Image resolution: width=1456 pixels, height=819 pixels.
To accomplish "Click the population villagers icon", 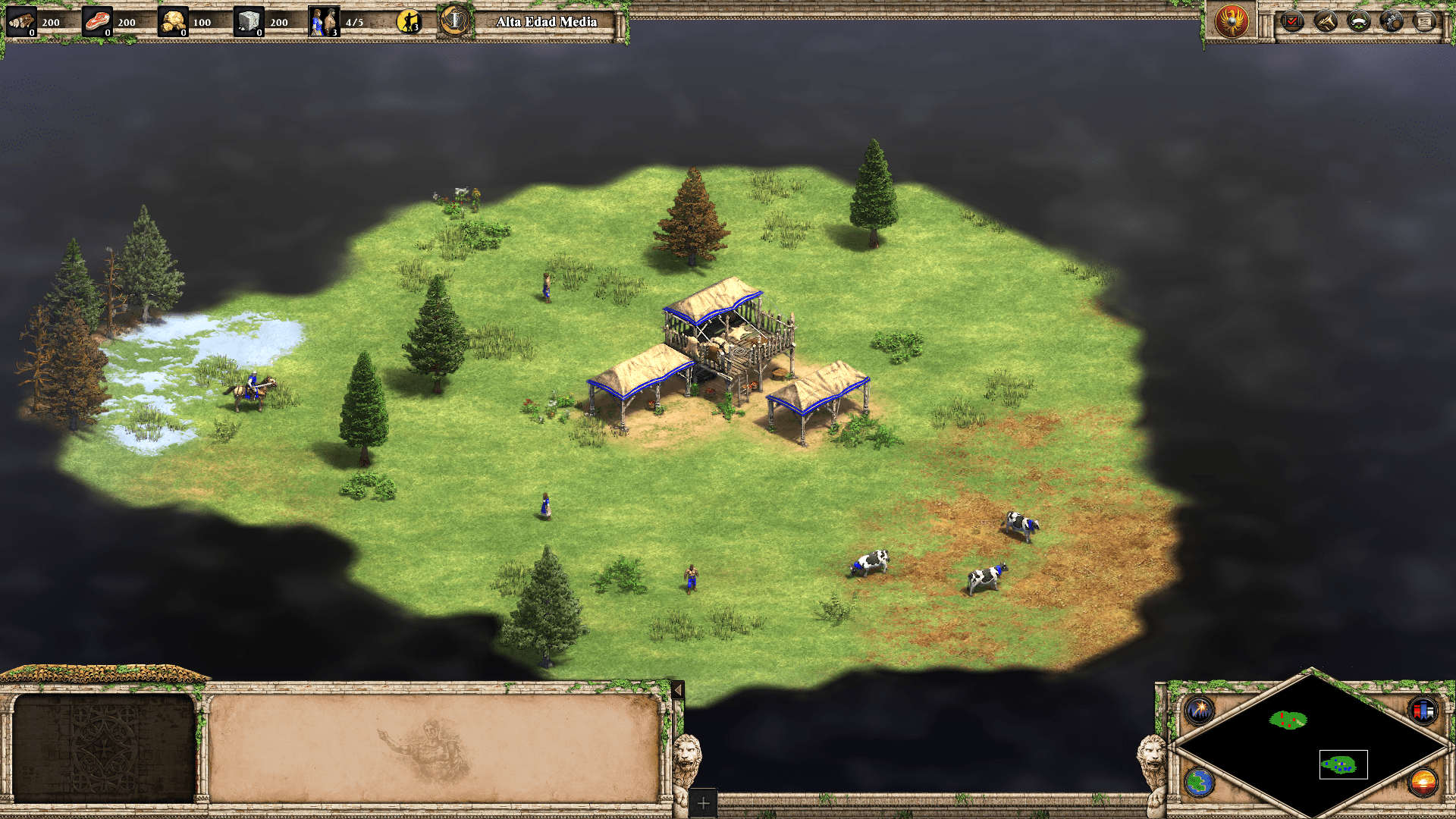I will tap(324, 22).
